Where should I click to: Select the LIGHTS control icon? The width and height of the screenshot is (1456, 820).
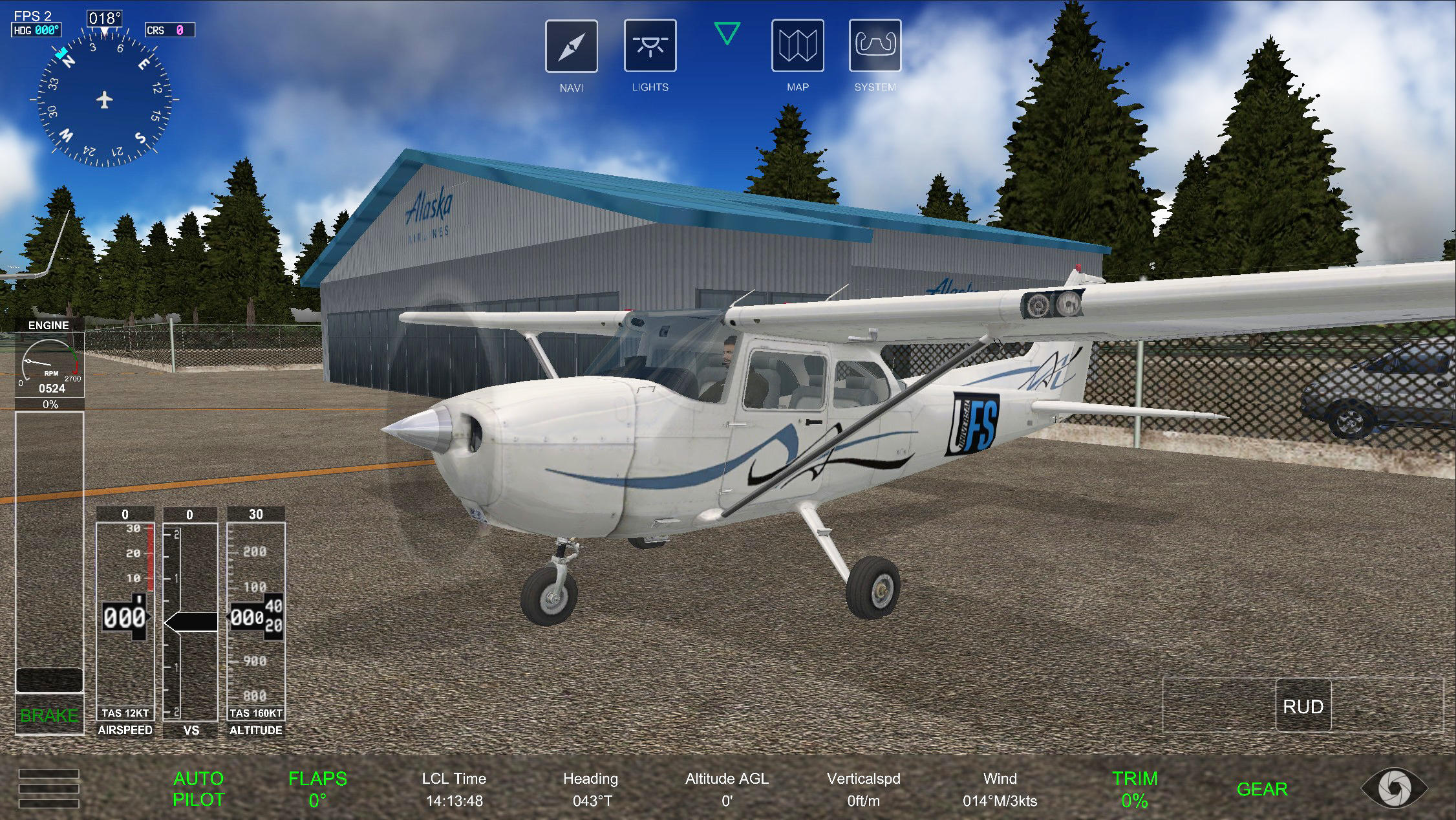point(650,46)
